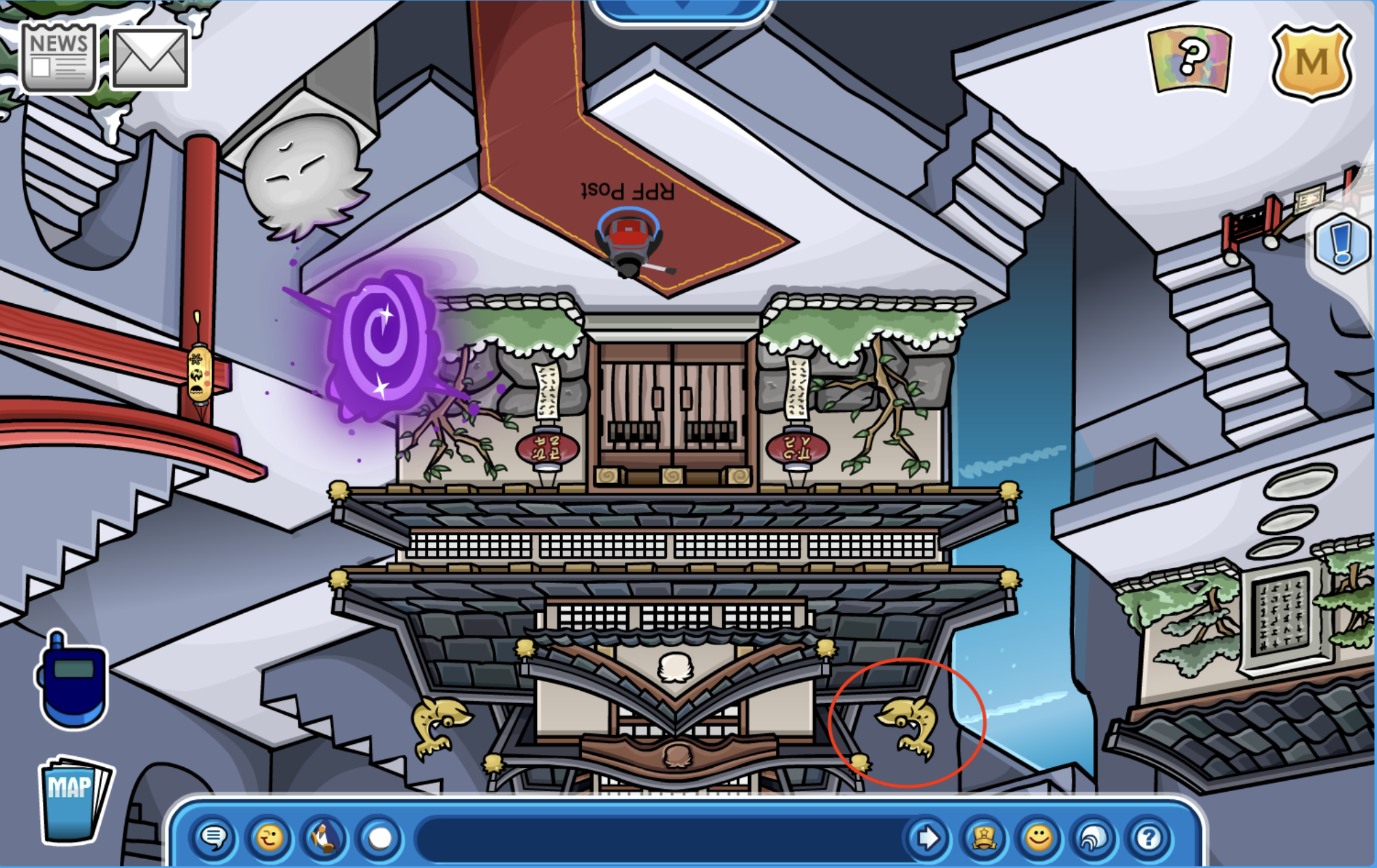Open the star badge player card

(983, 837)
